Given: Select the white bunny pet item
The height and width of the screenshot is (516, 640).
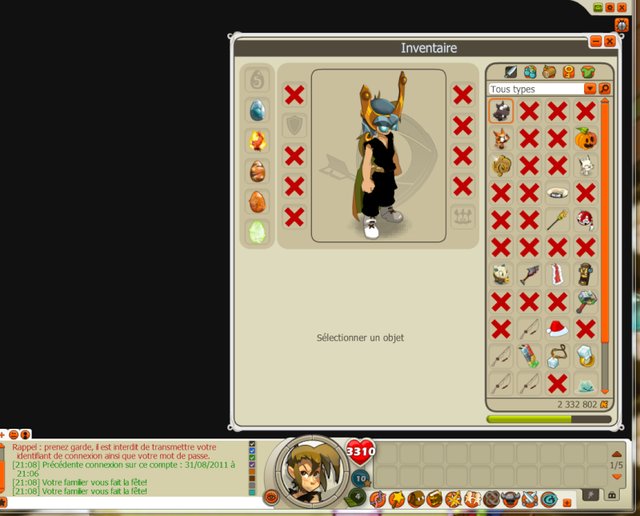Looking at the screenshot, I should [585, 165].
